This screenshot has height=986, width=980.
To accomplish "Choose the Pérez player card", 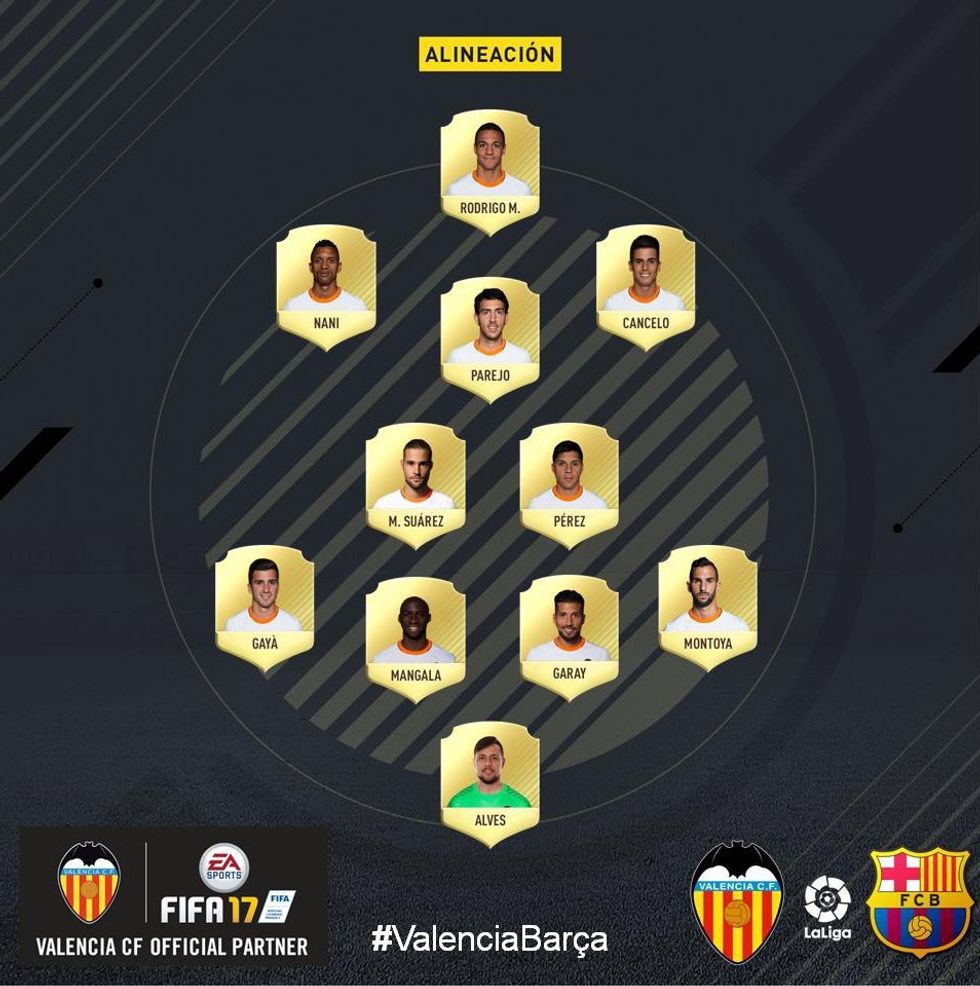I will point(568,484).
